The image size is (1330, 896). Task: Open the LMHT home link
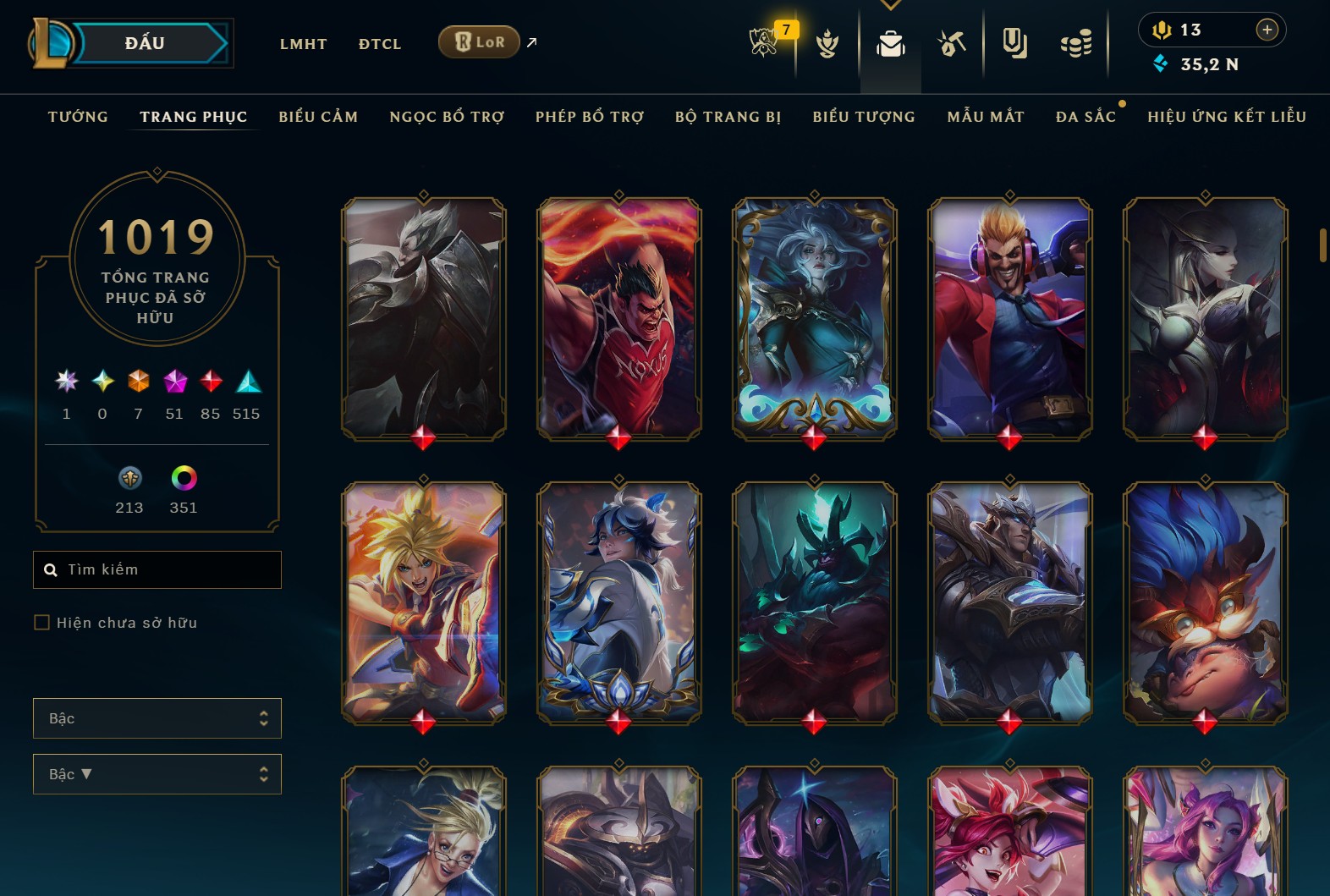pyautogui.click(x=303, y=44)
